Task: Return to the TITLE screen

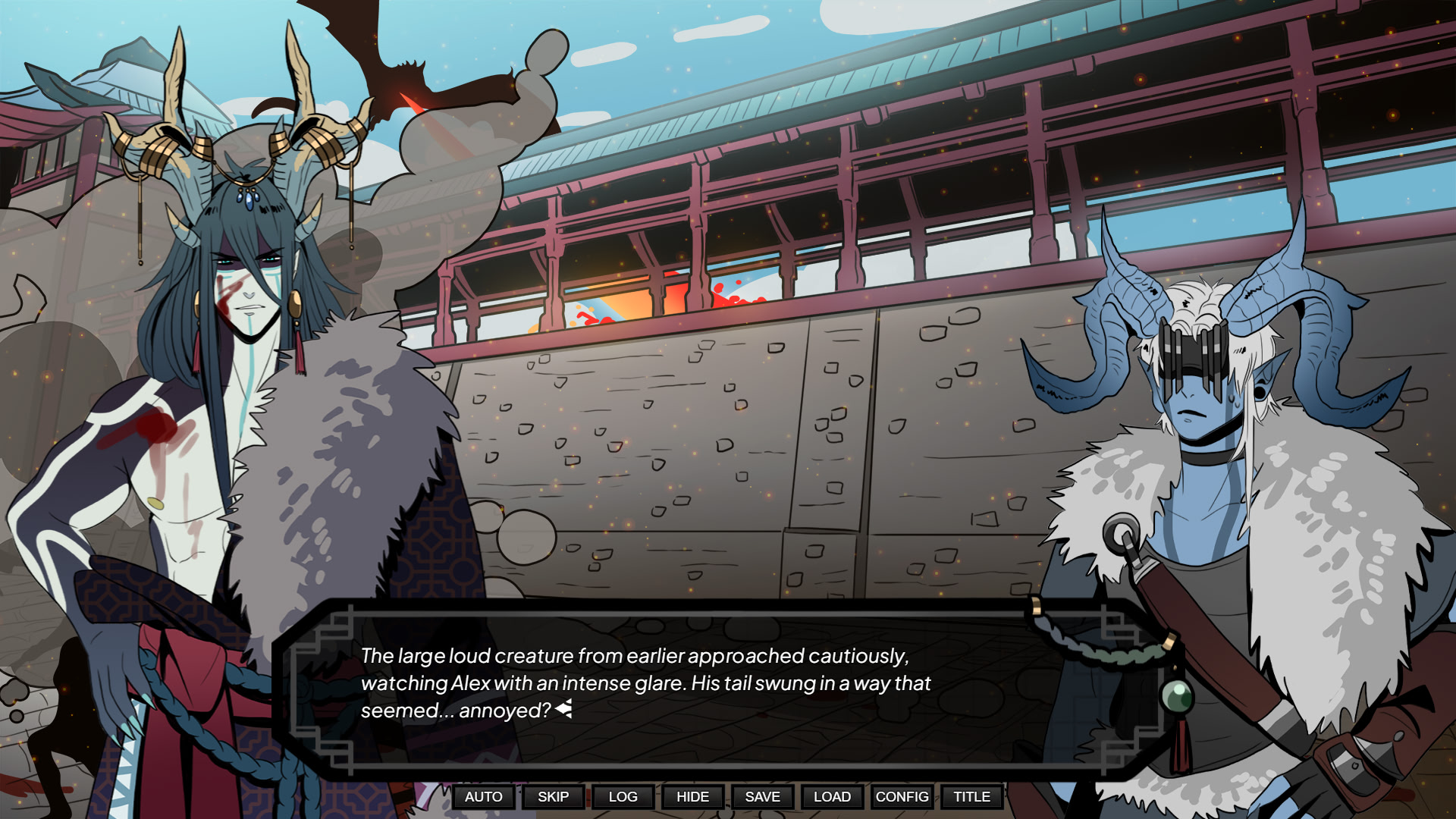Action: (x=971, y=796)
